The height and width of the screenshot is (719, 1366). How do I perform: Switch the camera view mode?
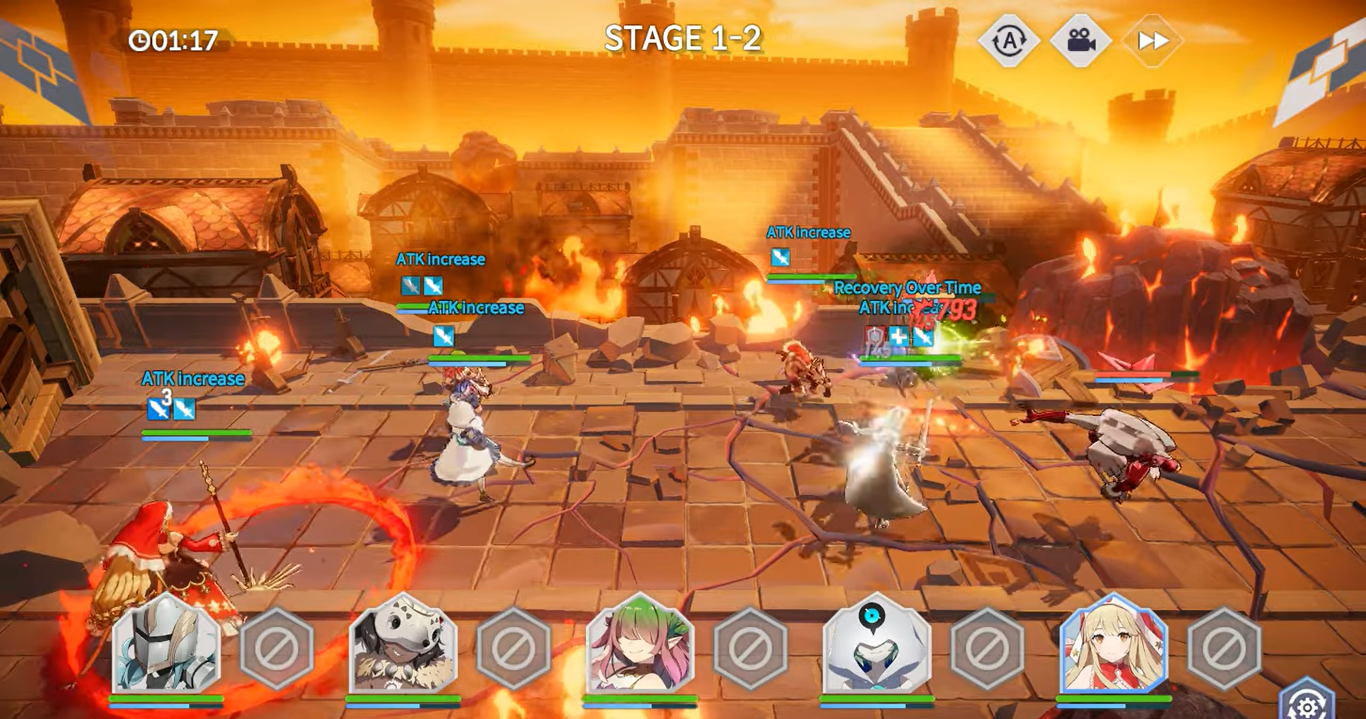tap(1080, 41)
